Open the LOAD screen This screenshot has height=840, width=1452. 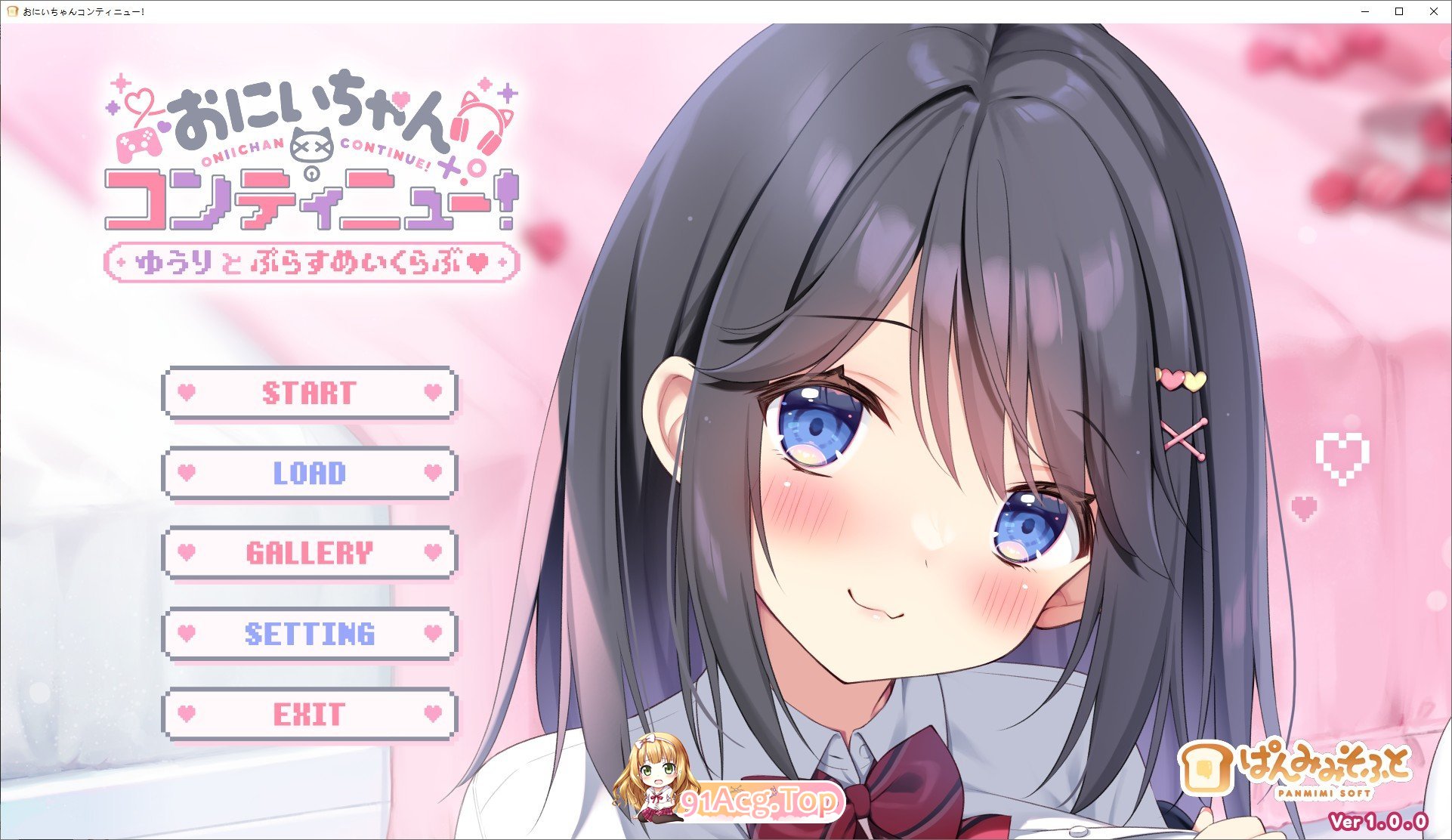tap(310, 474)
